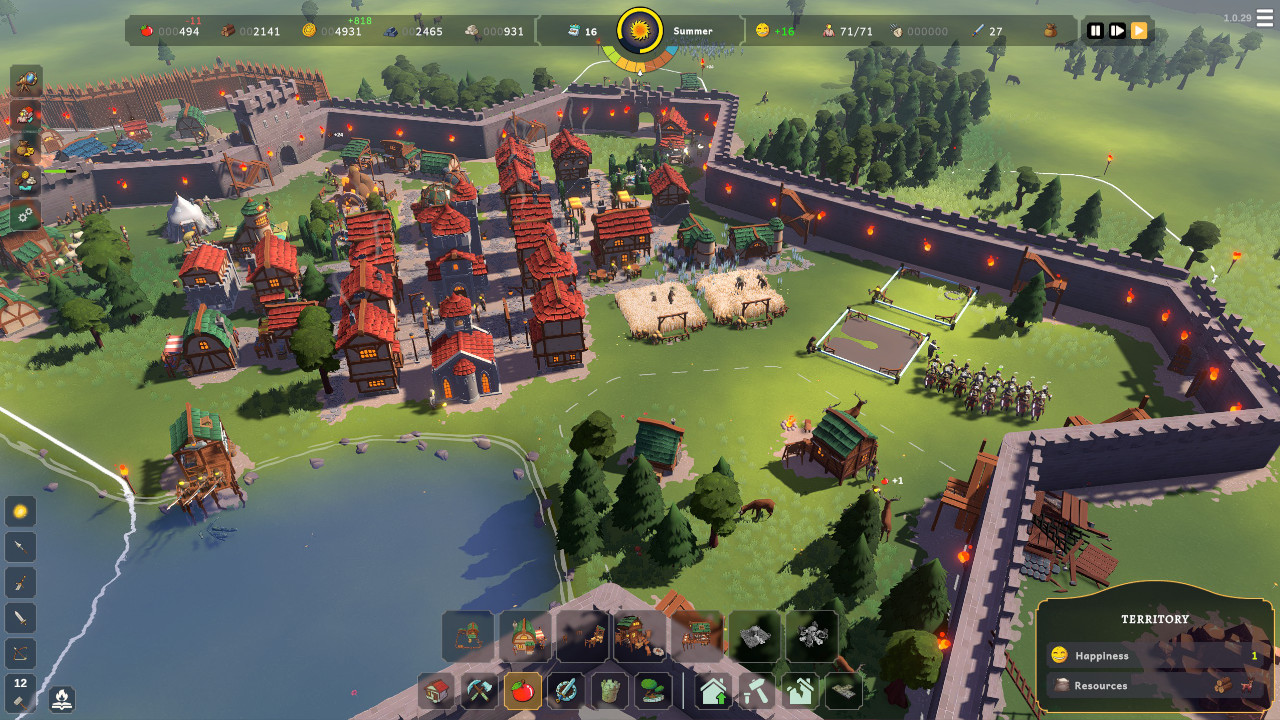Select the bow unit filter
The image size is (1280, 720).
click(21, 654)
